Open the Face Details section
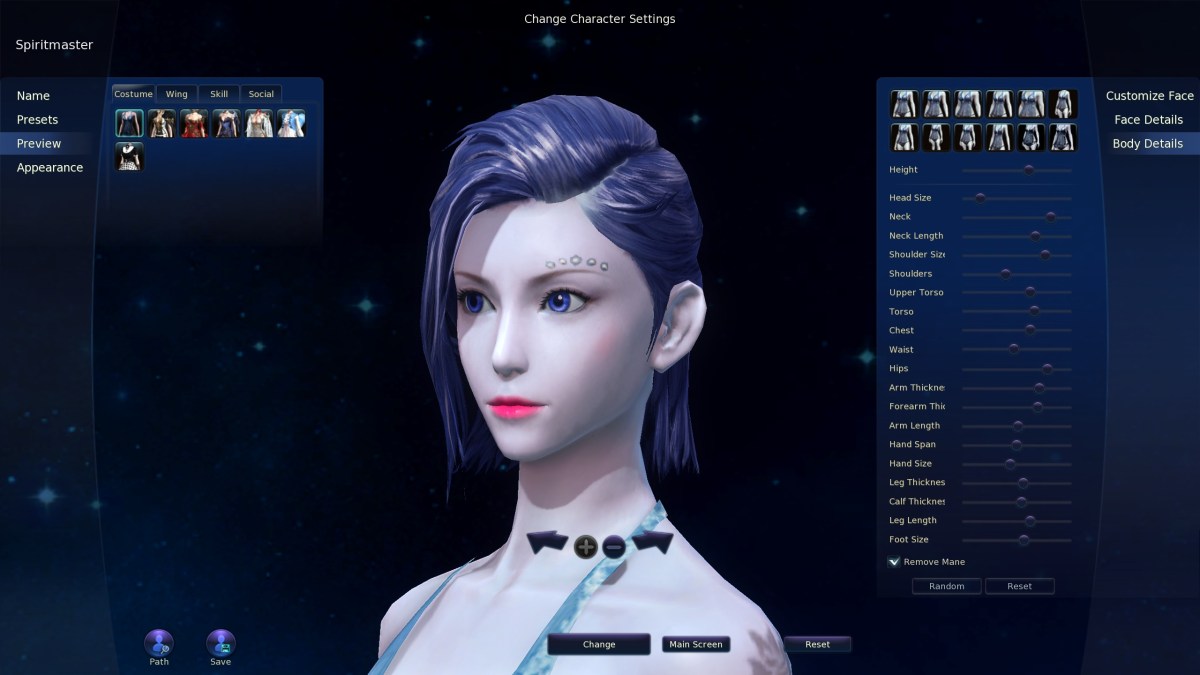1200x675 pixels. [1148, 120]
